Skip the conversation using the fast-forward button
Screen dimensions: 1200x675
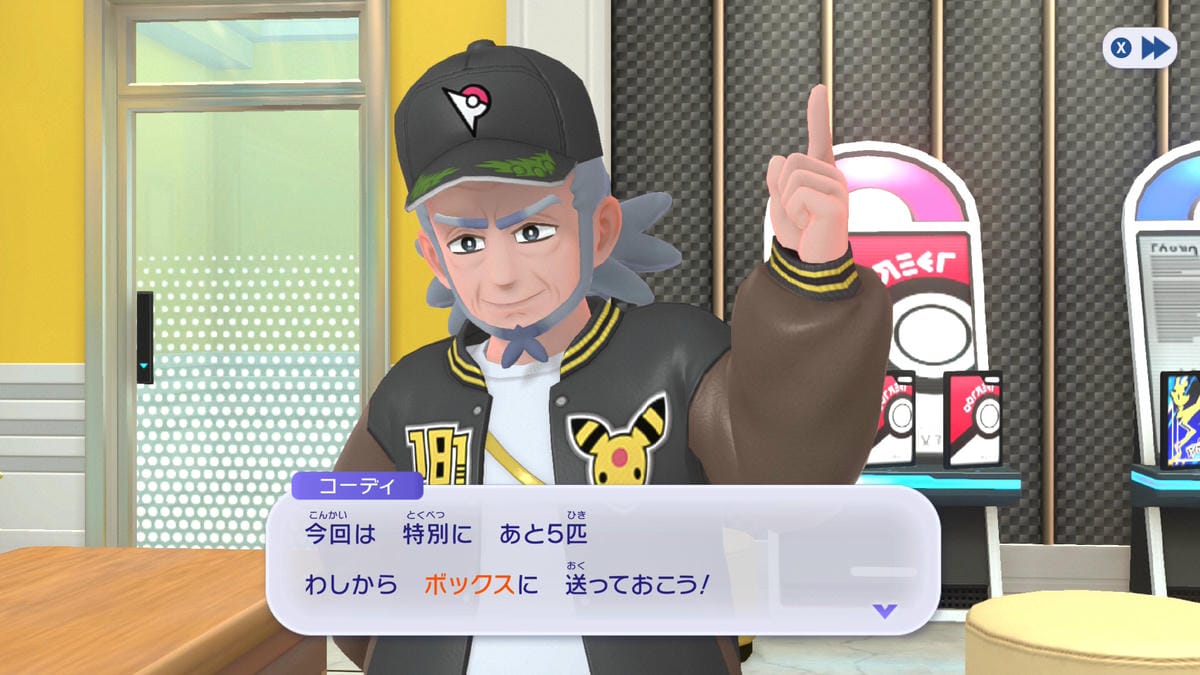(1139, 47)
